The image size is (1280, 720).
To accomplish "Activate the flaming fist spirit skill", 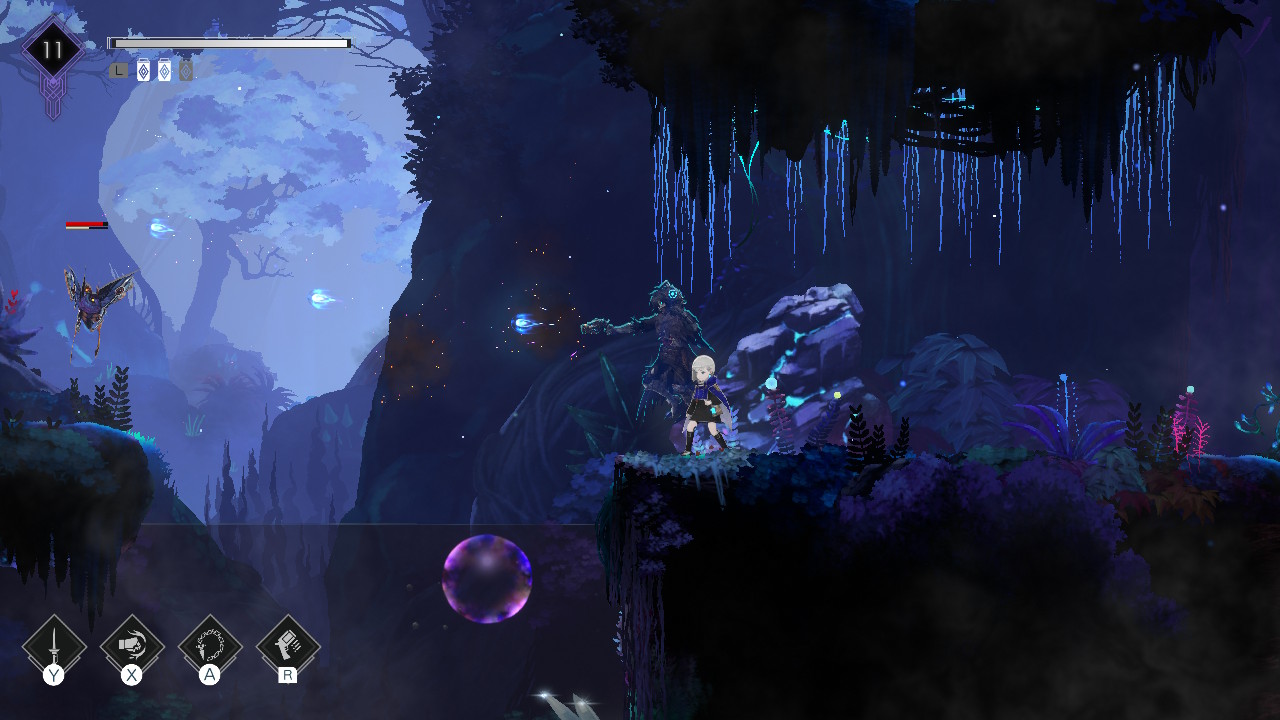I will (132, 646).
